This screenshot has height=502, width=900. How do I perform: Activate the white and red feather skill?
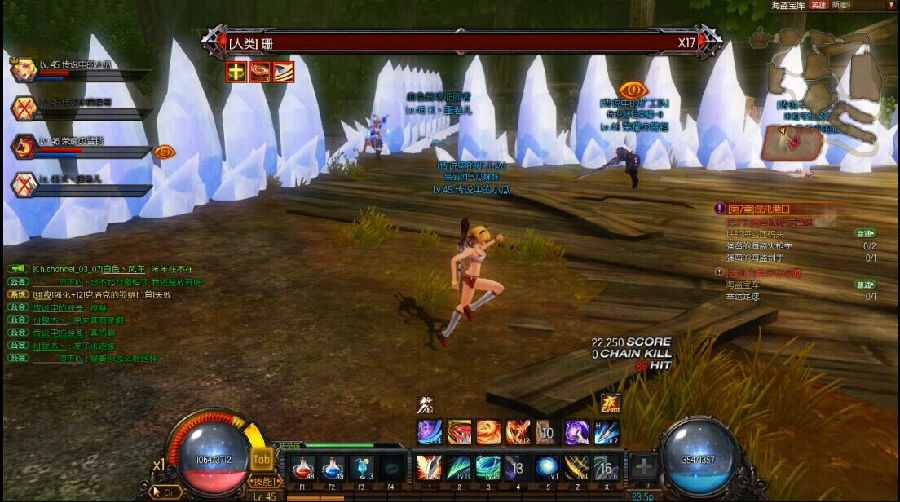[x=429, y=467]
